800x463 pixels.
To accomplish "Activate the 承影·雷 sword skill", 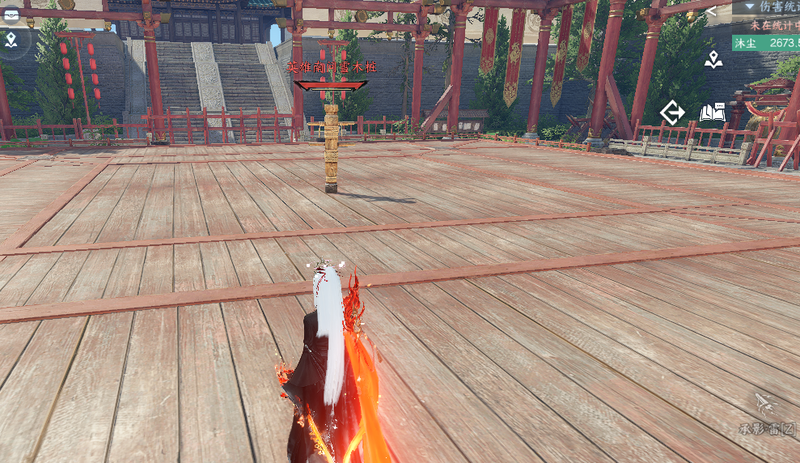I will tap(764, 404).
